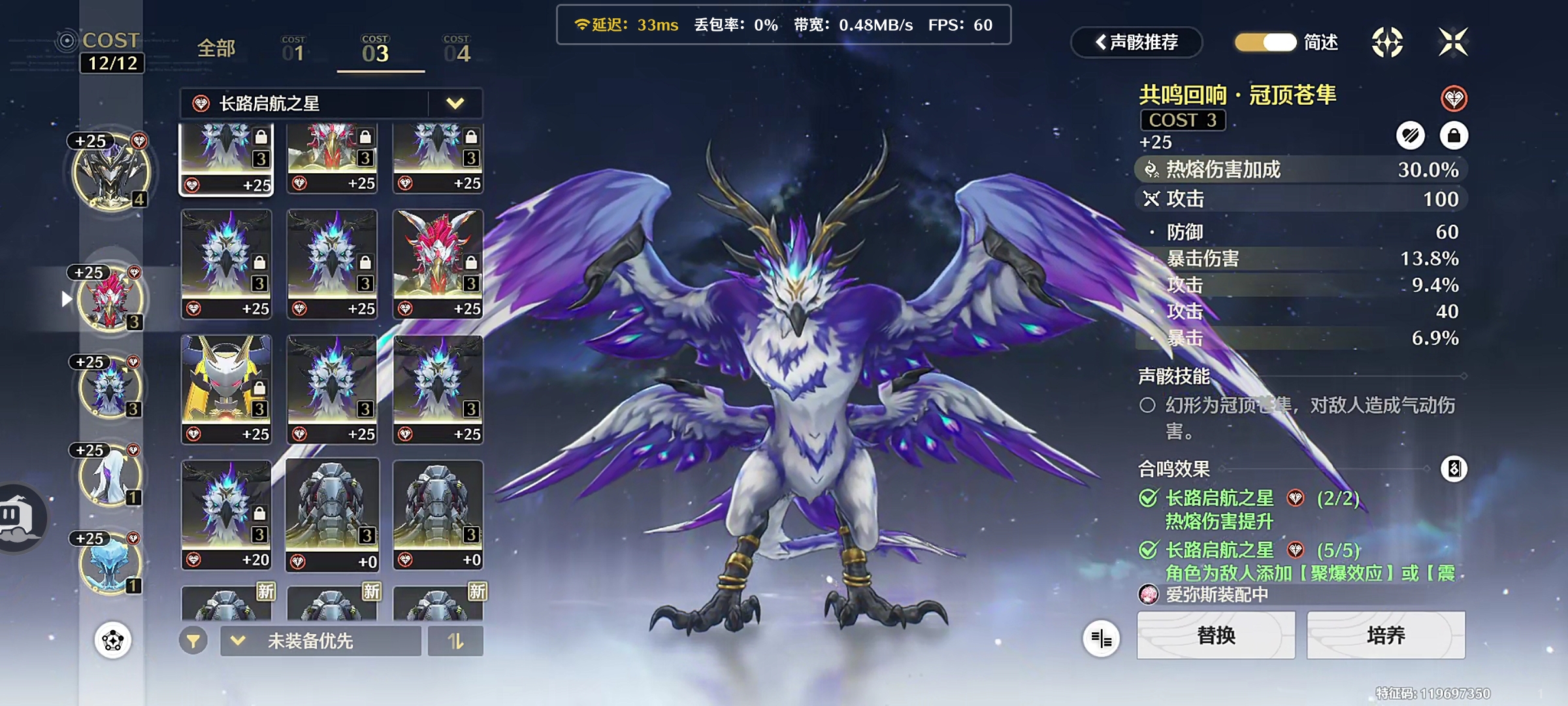Select the yellow armored echo in the grid
1568x706 pixels.
coord(226,390)
